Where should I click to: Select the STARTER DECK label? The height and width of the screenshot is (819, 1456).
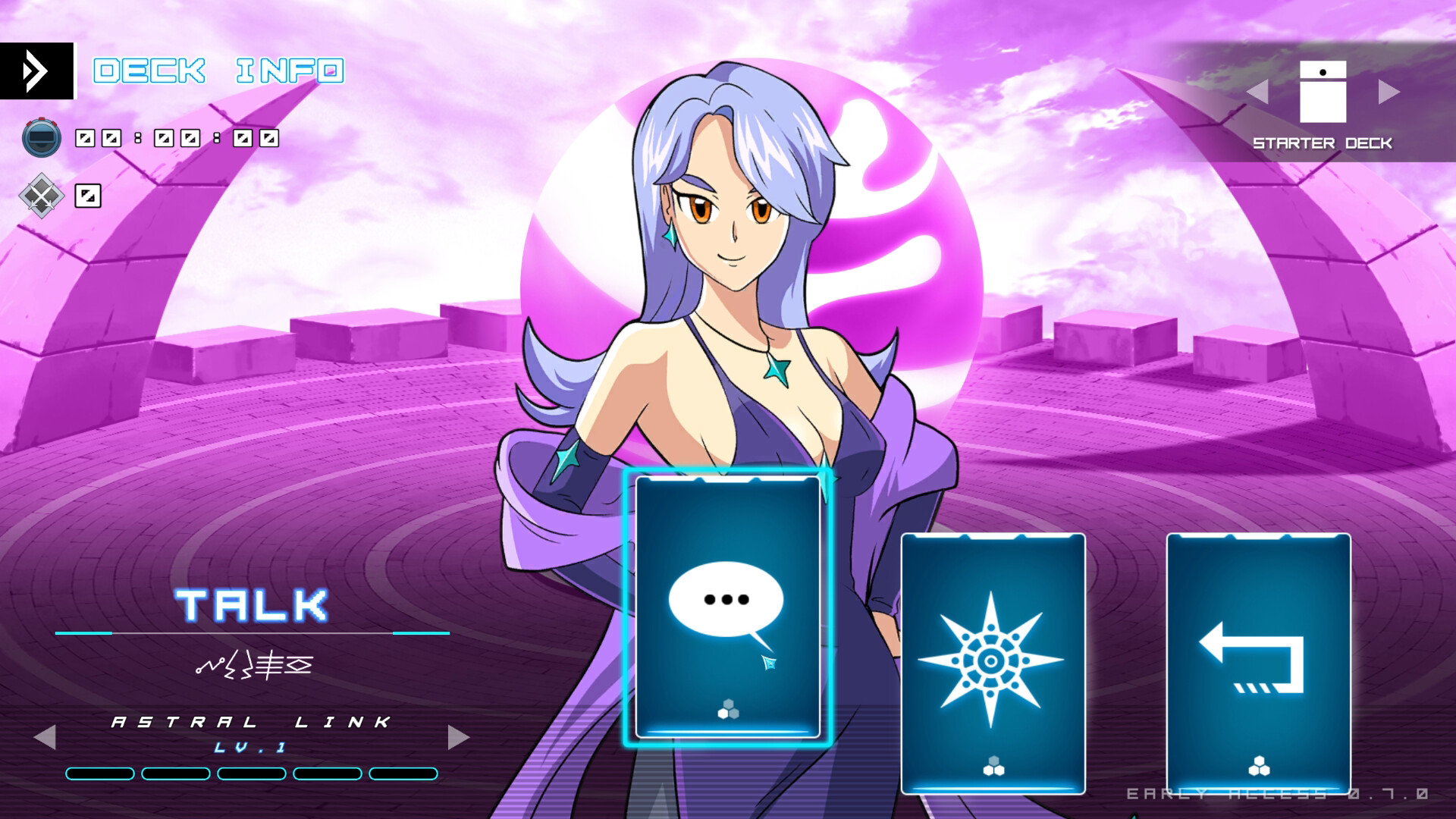click(x=1322, y=142)
